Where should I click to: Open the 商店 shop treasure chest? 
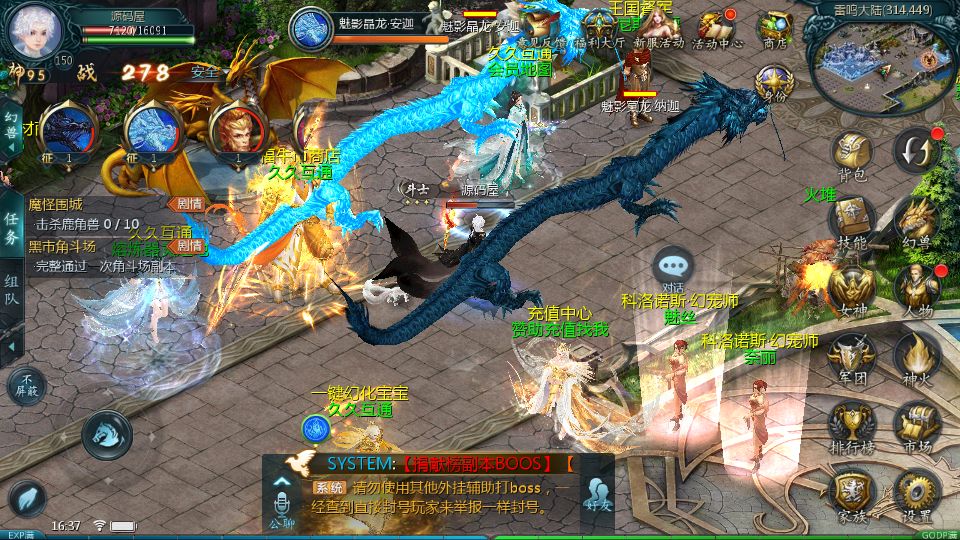[774, 28]
